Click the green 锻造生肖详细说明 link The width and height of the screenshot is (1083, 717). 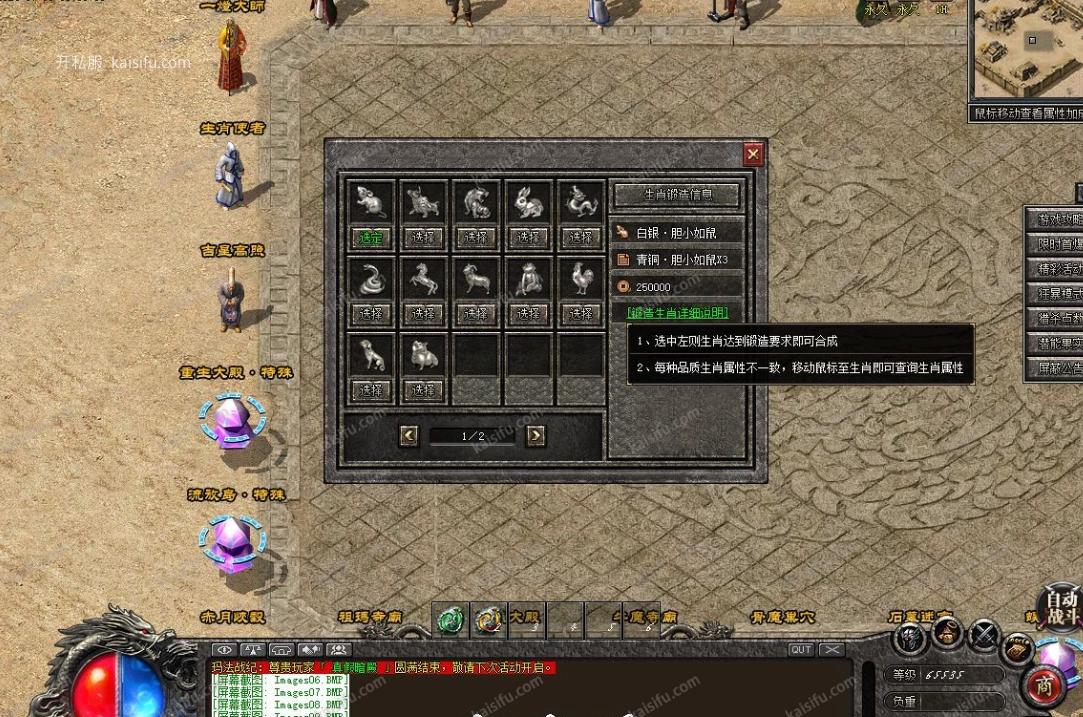(677, 313)
